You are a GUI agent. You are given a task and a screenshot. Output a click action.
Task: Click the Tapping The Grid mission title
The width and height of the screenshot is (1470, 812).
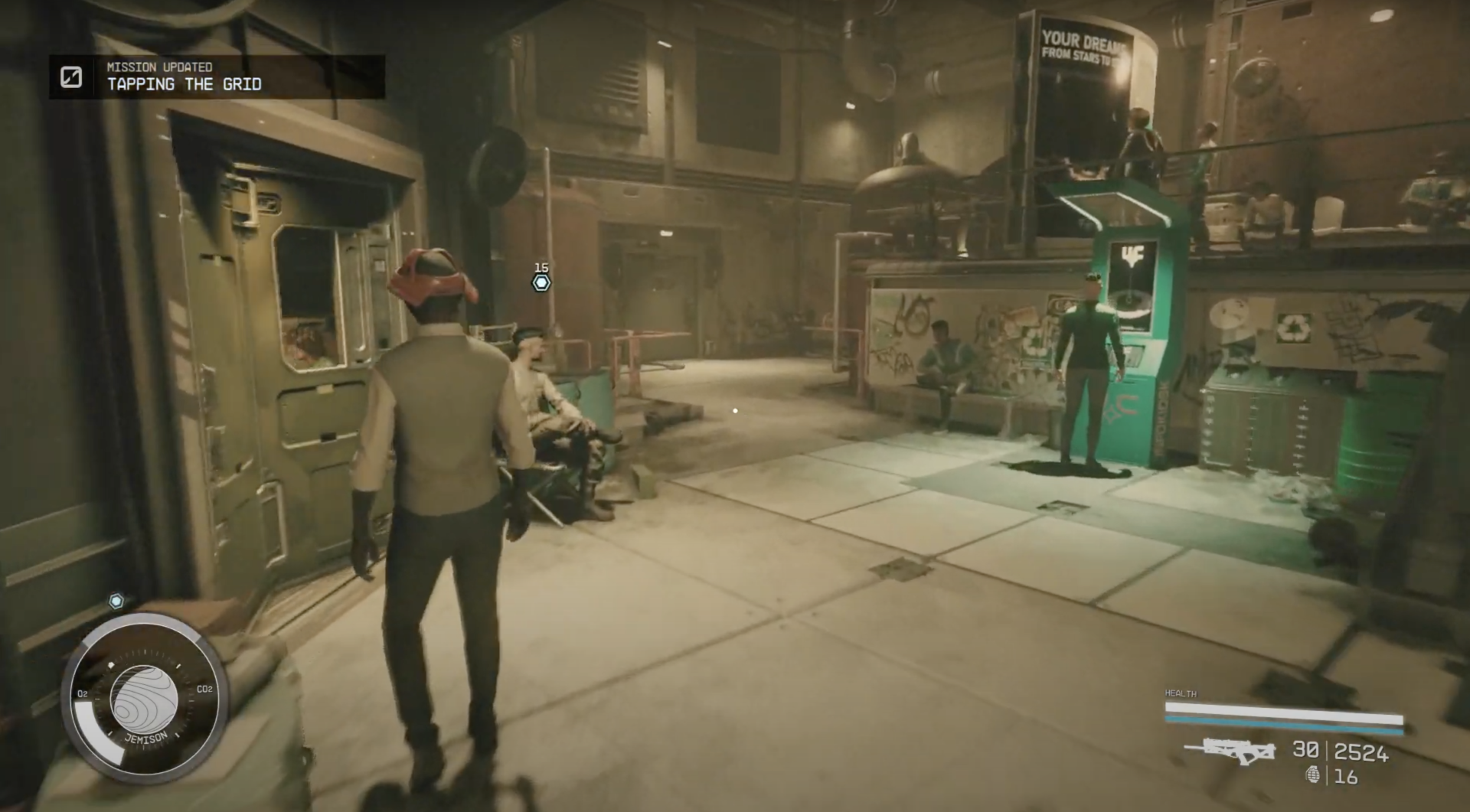[184, 85]
